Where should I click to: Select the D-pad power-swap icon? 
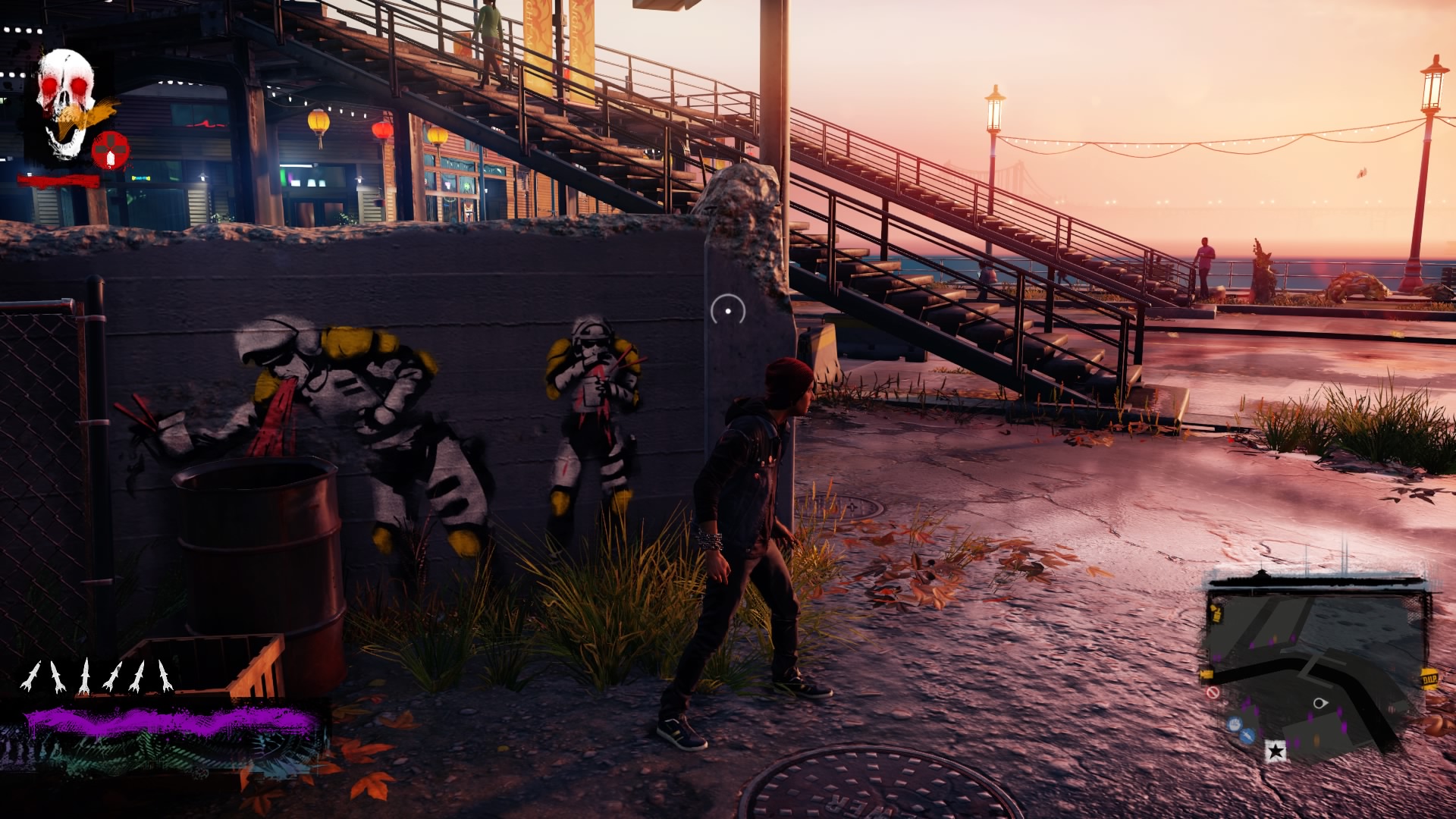pos(109,149)
